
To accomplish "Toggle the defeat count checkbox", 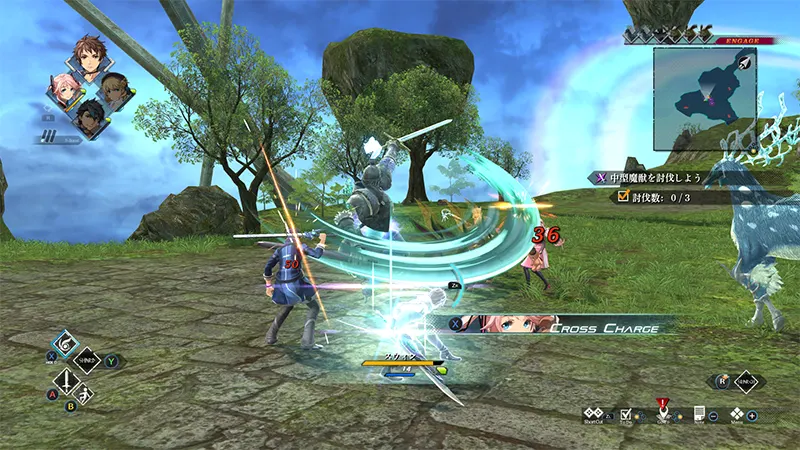I will click(x=624, y=197).
